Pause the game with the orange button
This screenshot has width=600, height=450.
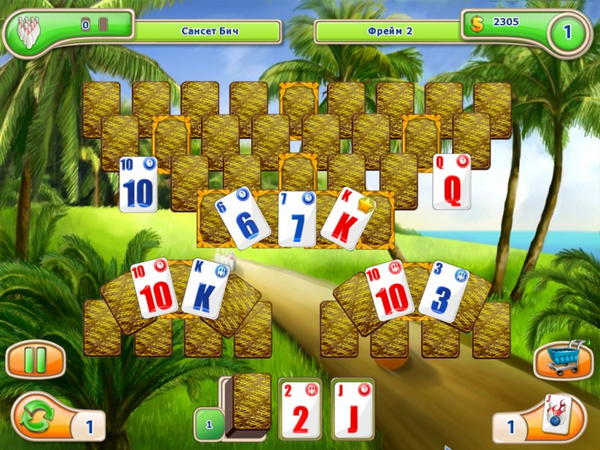35,359
